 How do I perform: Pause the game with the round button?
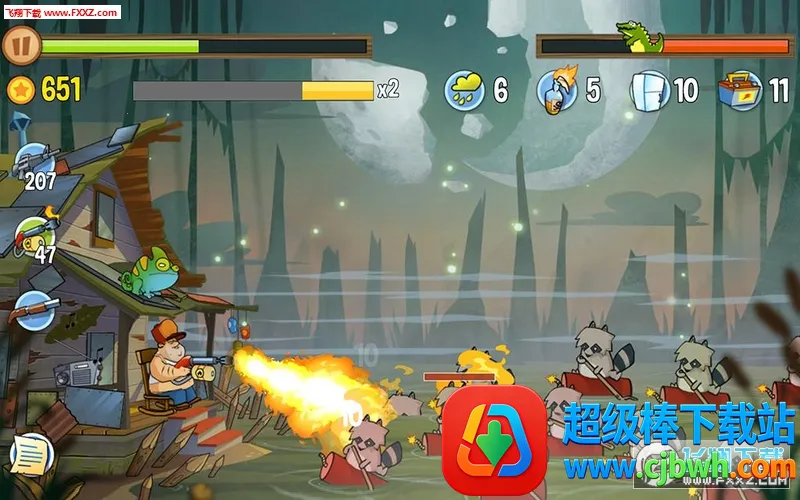pyautogui.click(x=21, y=45)
